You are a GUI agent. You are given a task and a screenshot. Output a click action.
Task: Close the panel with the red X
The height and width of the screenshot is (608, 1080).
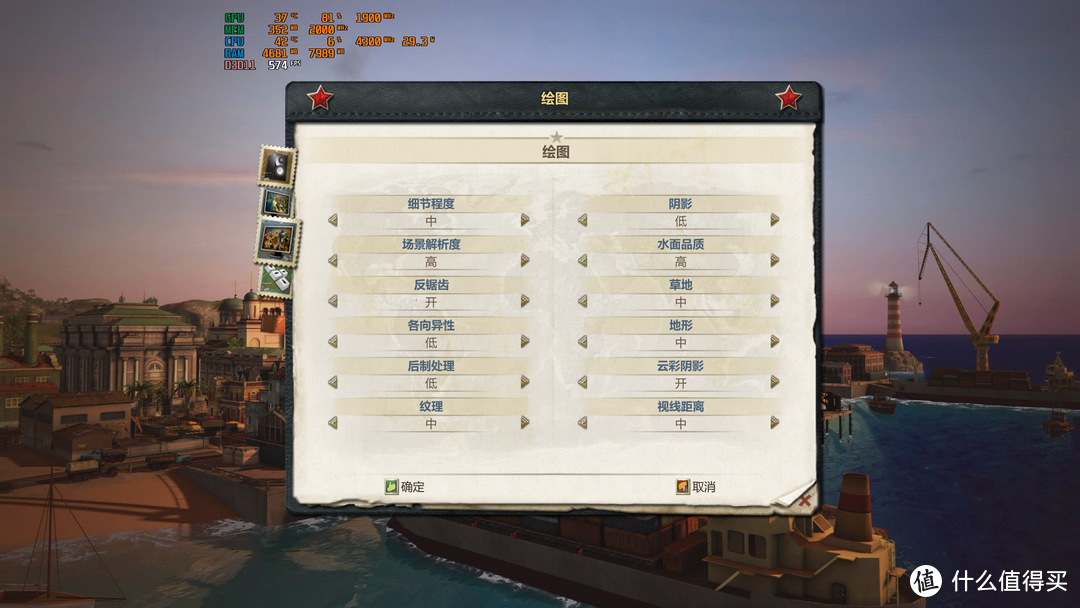pos(805,499)
